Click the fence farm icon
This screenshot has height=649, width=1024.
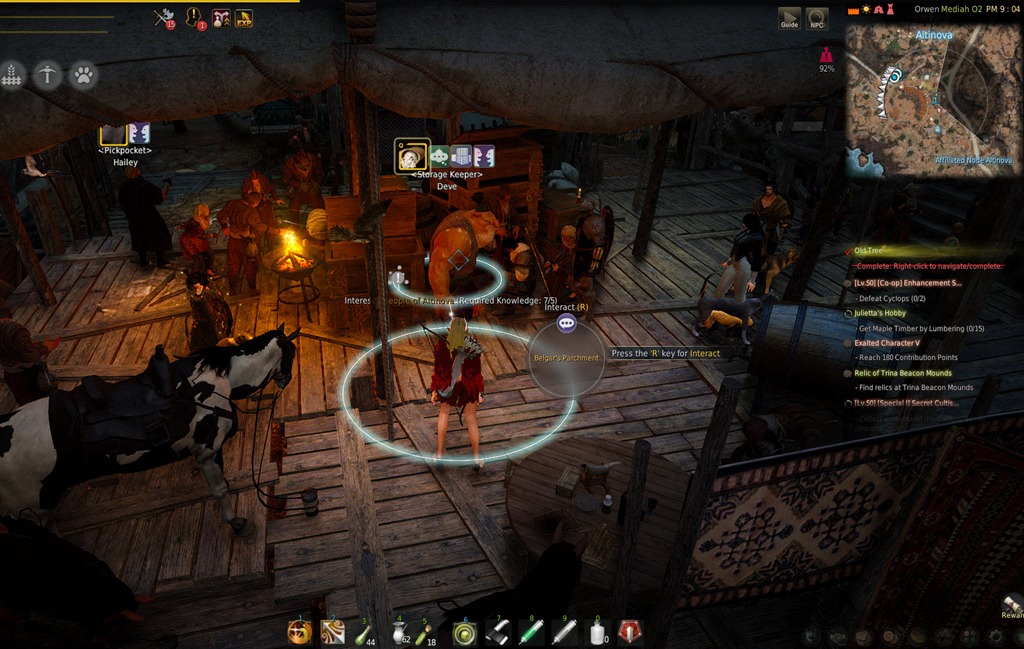tap(12, 75)
